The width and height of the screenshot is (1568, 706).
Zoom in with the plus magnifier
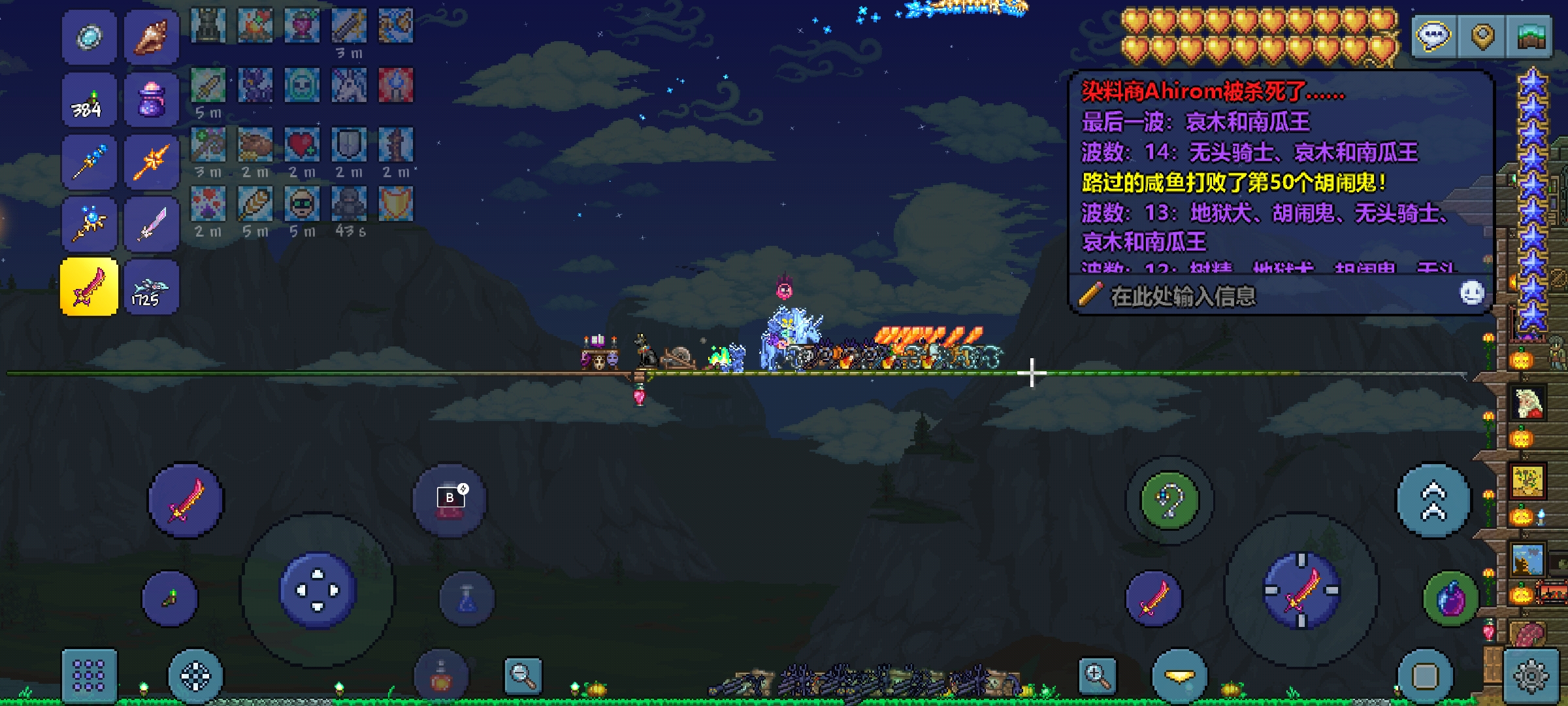point(1098,675)
